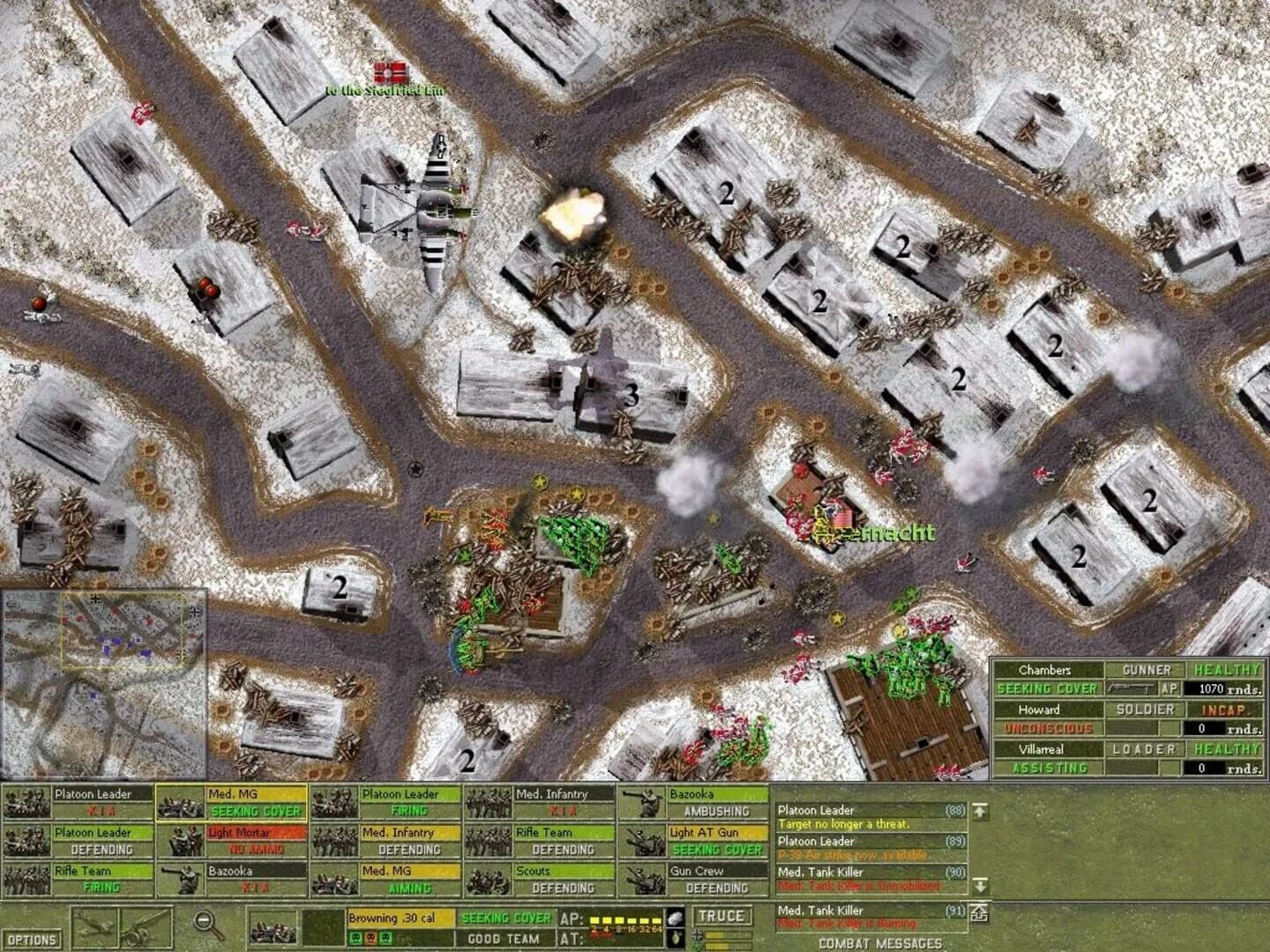Propose a TRUCE

pos(723,917)
